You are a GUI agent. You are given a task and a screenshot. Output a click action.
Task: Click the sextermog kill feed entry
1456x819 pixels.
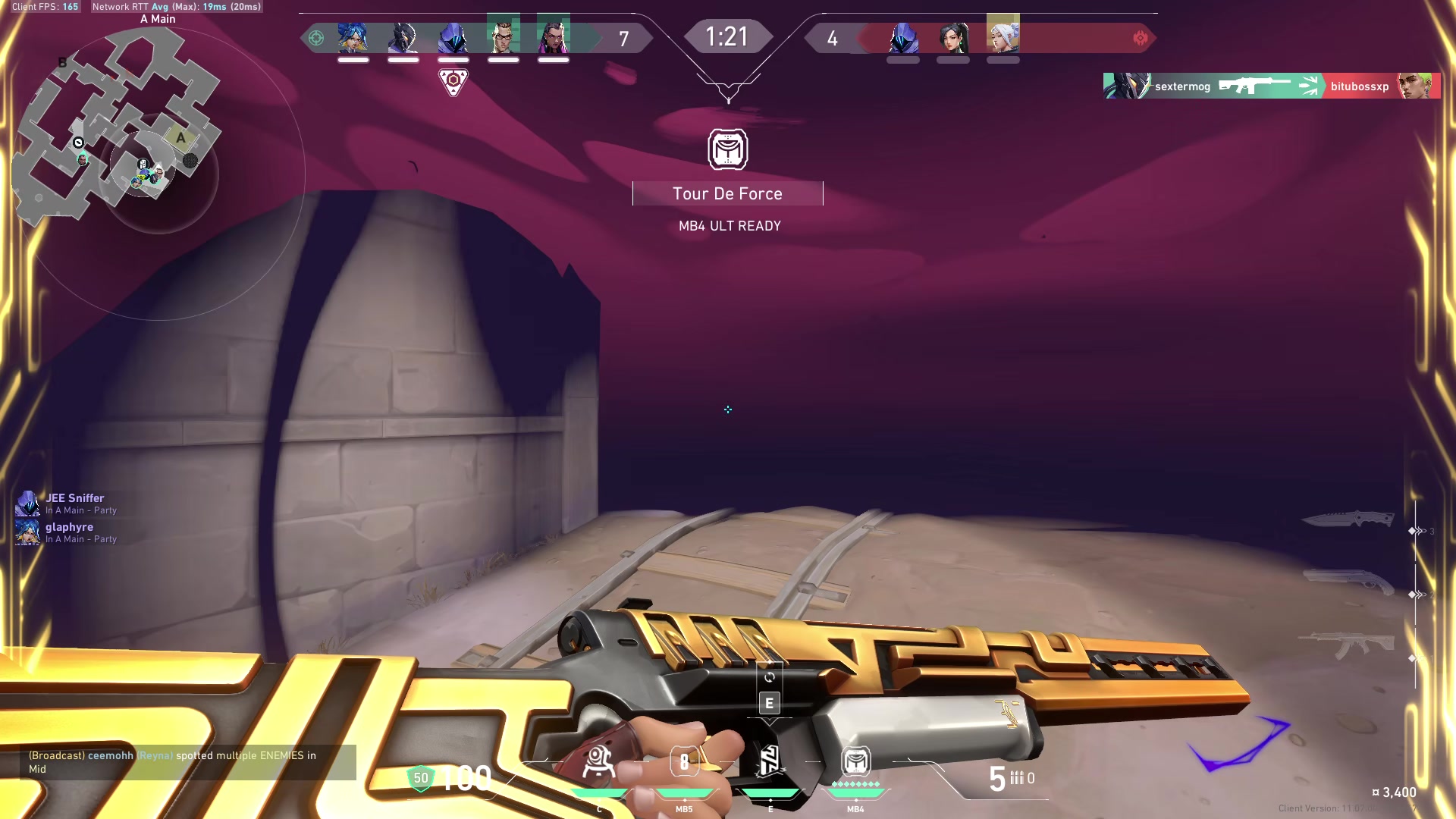tap(1271, 86)
